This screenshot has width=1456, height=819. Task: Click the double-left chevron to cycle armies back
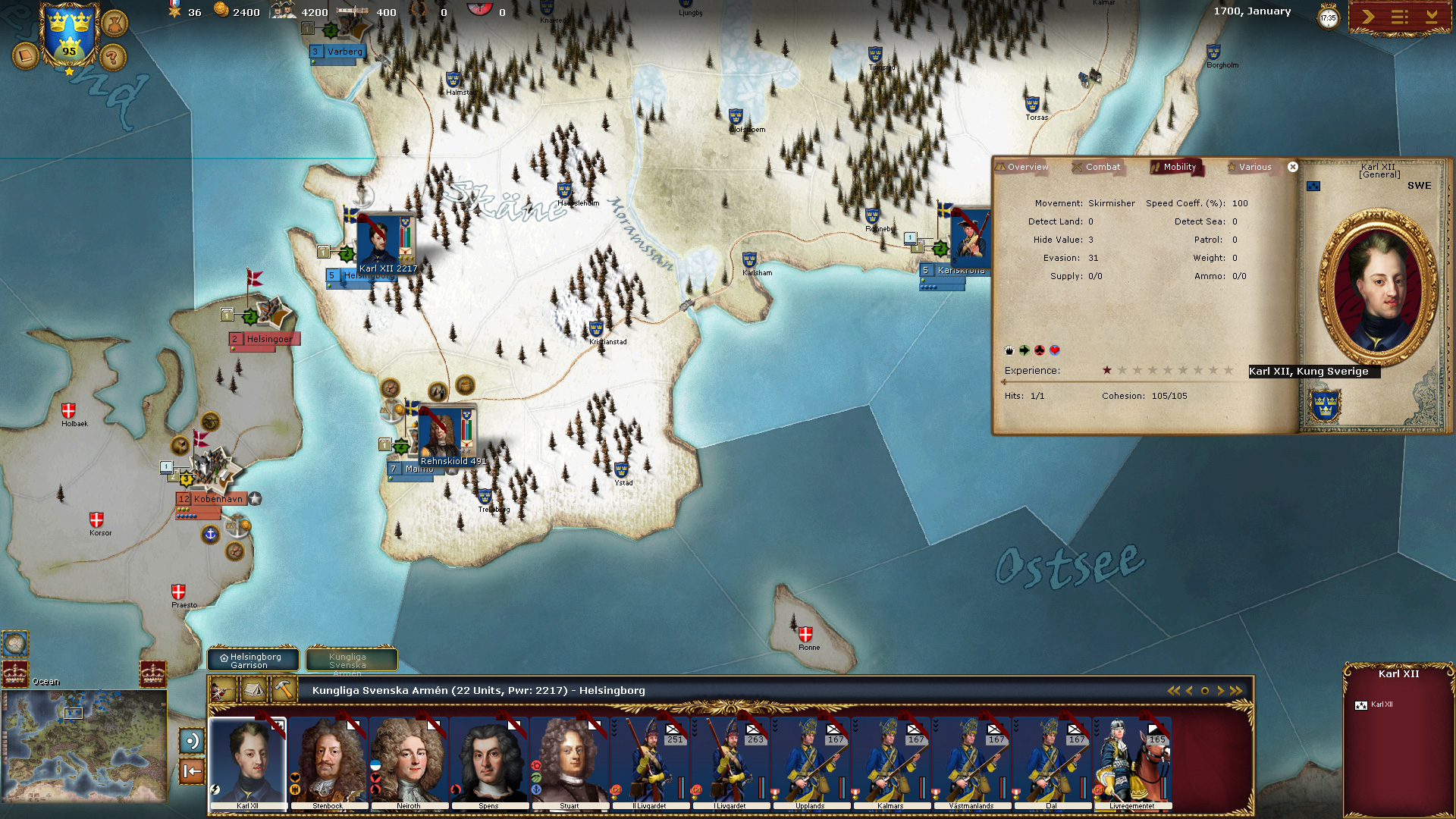(x=1174, y=691)
